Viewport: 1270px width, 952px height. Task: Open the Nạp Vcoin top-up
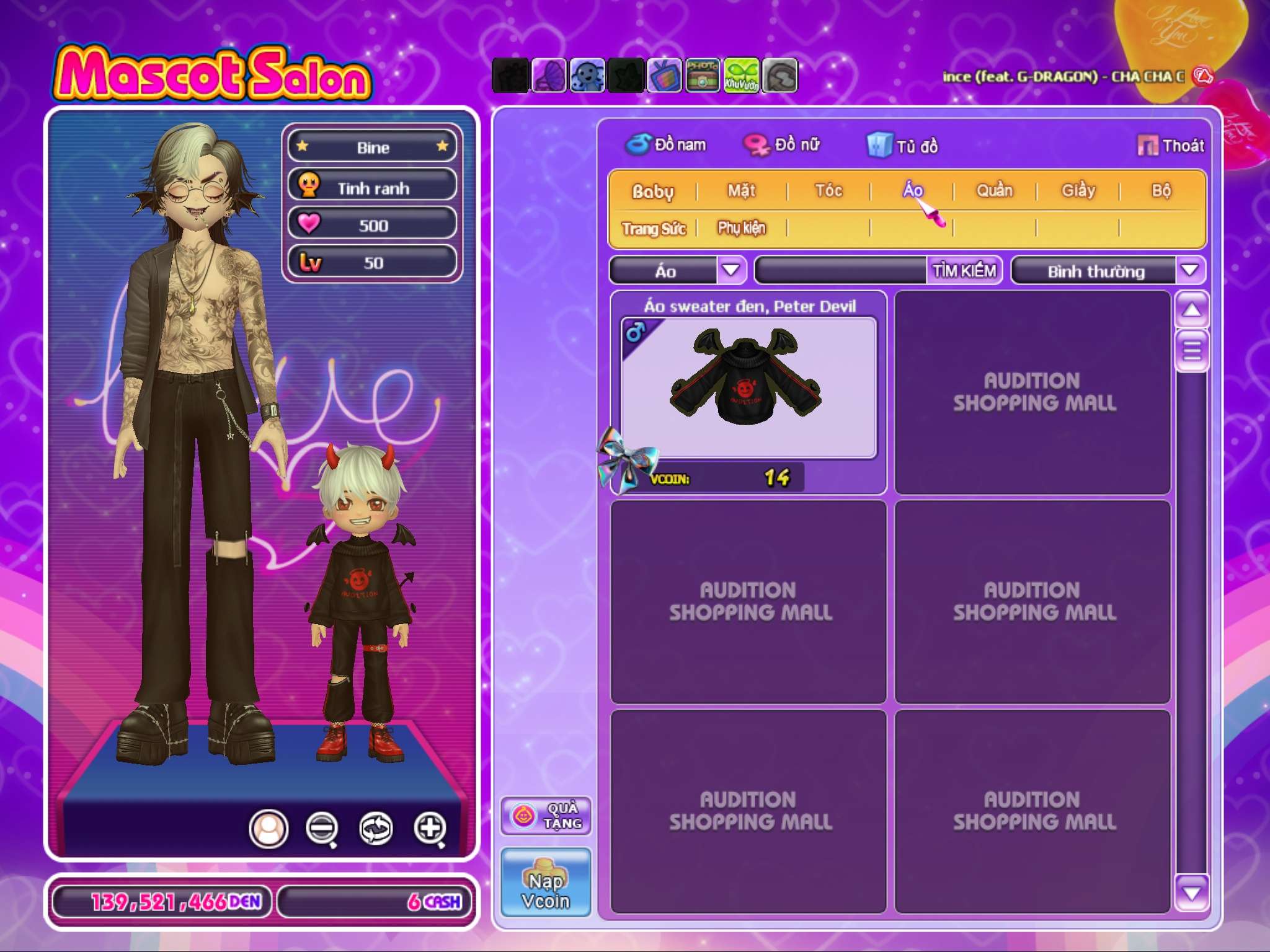point(546,883)
